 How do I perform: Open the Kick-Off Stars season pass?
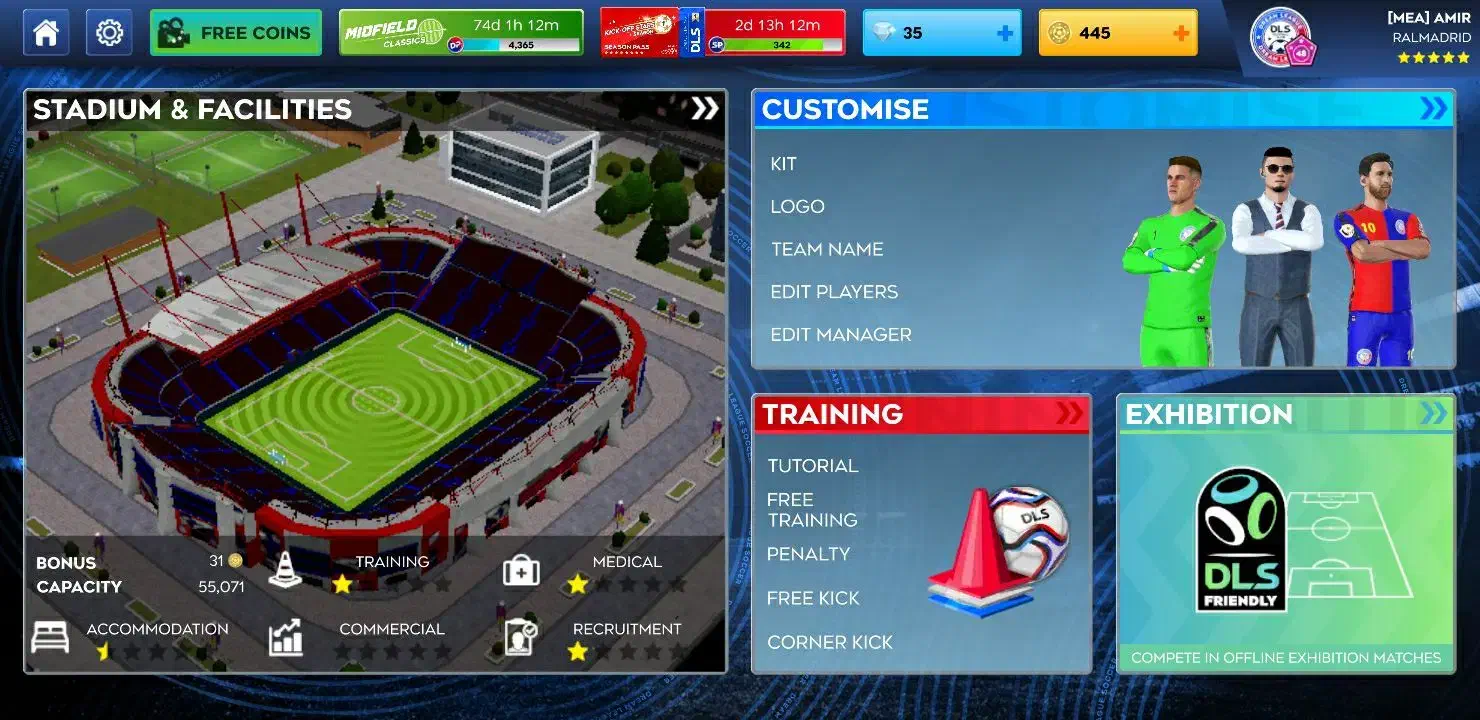coord(722,33)
